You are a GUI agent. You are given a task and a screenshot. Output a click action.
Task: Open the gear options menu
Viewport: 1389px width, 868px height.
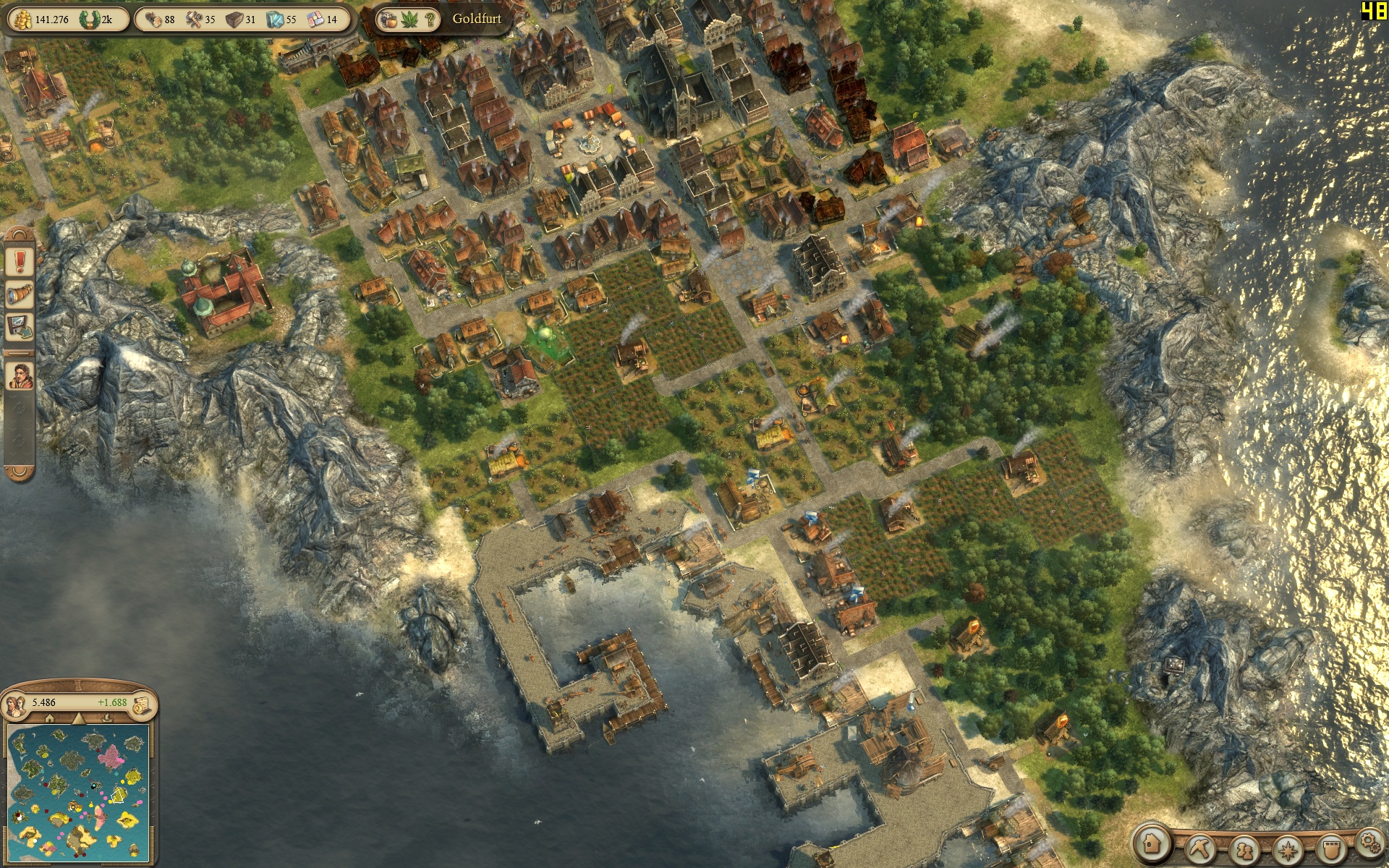(x=1368, y=841)
